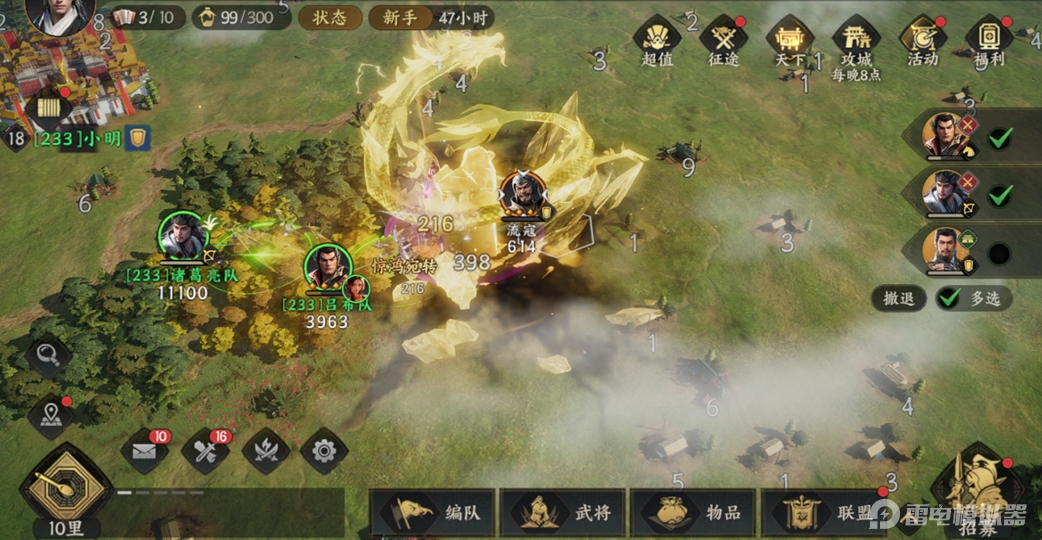Click the crossed swords battle icon
The width and height of the screenshot is (1042, 540).
click(x=264, y=451)
